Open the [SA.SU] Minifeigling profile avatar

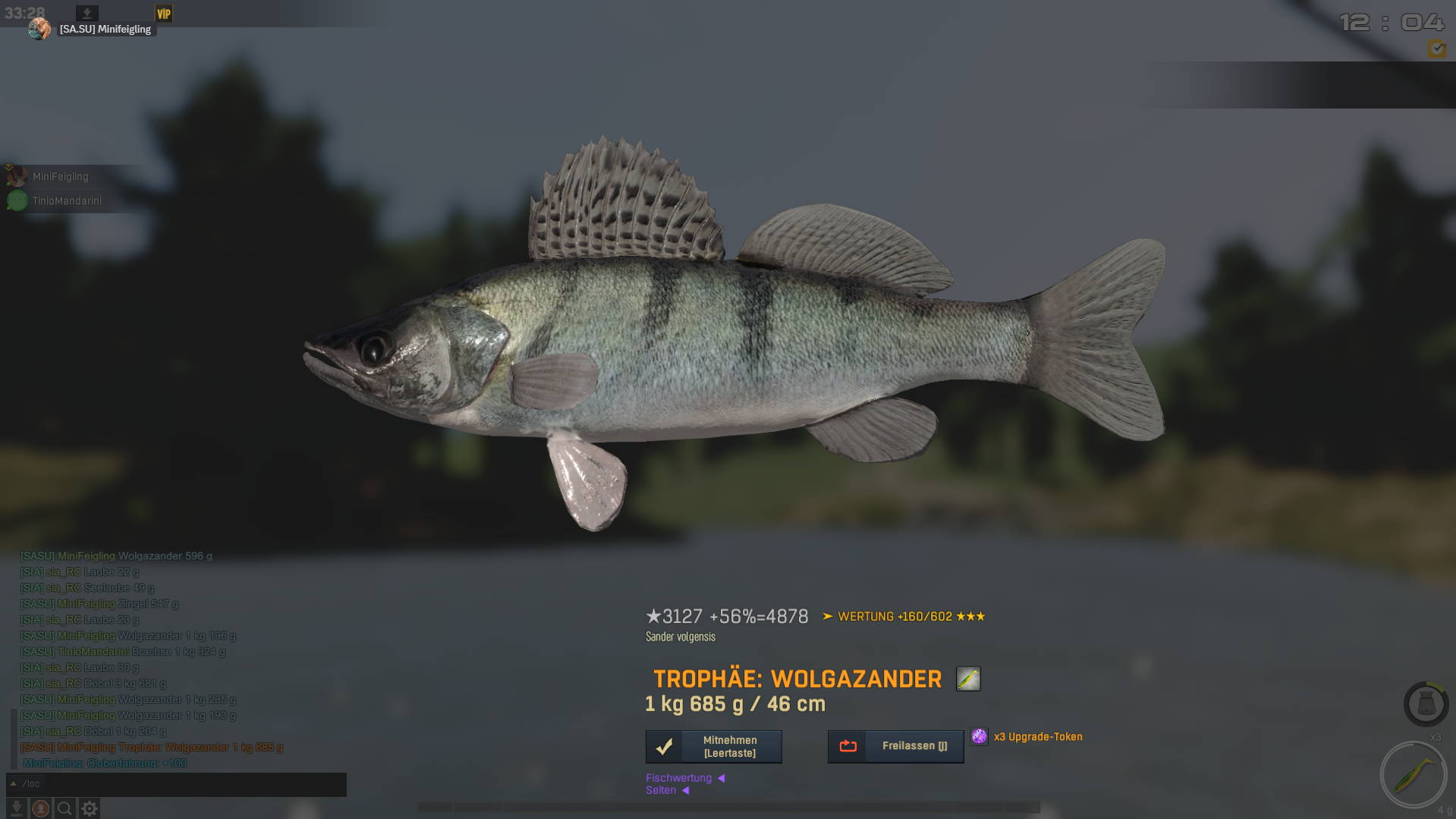pyautogui.click(x=39, y=29)
